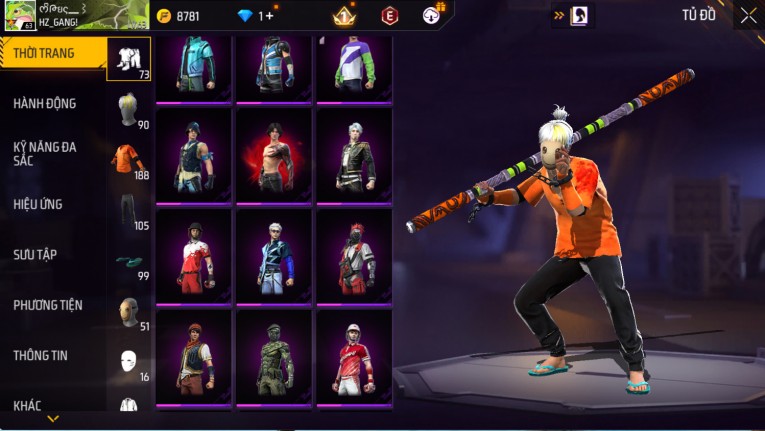Screen dimensions: 765x431
Task: Expand the category list down arrow
Action: (x=53, y=419)
